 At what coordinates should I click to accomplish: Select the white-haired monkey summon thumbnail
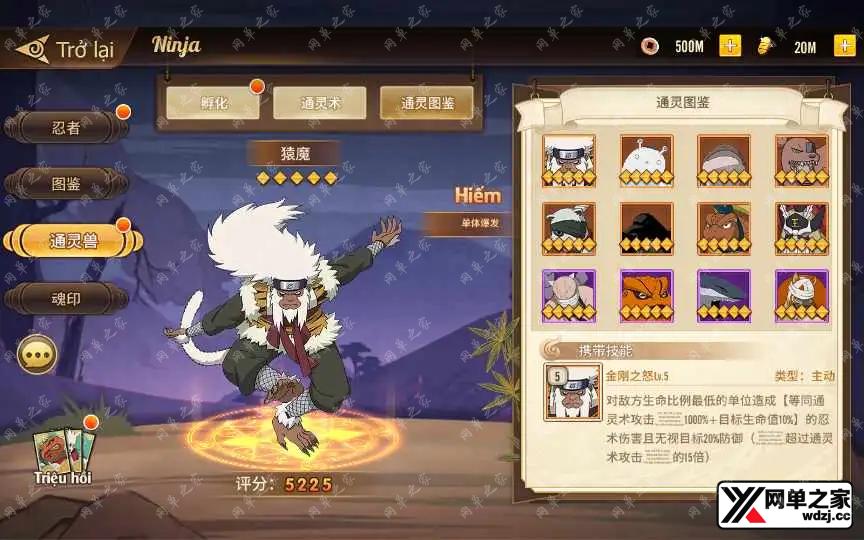tap(569, 160)
